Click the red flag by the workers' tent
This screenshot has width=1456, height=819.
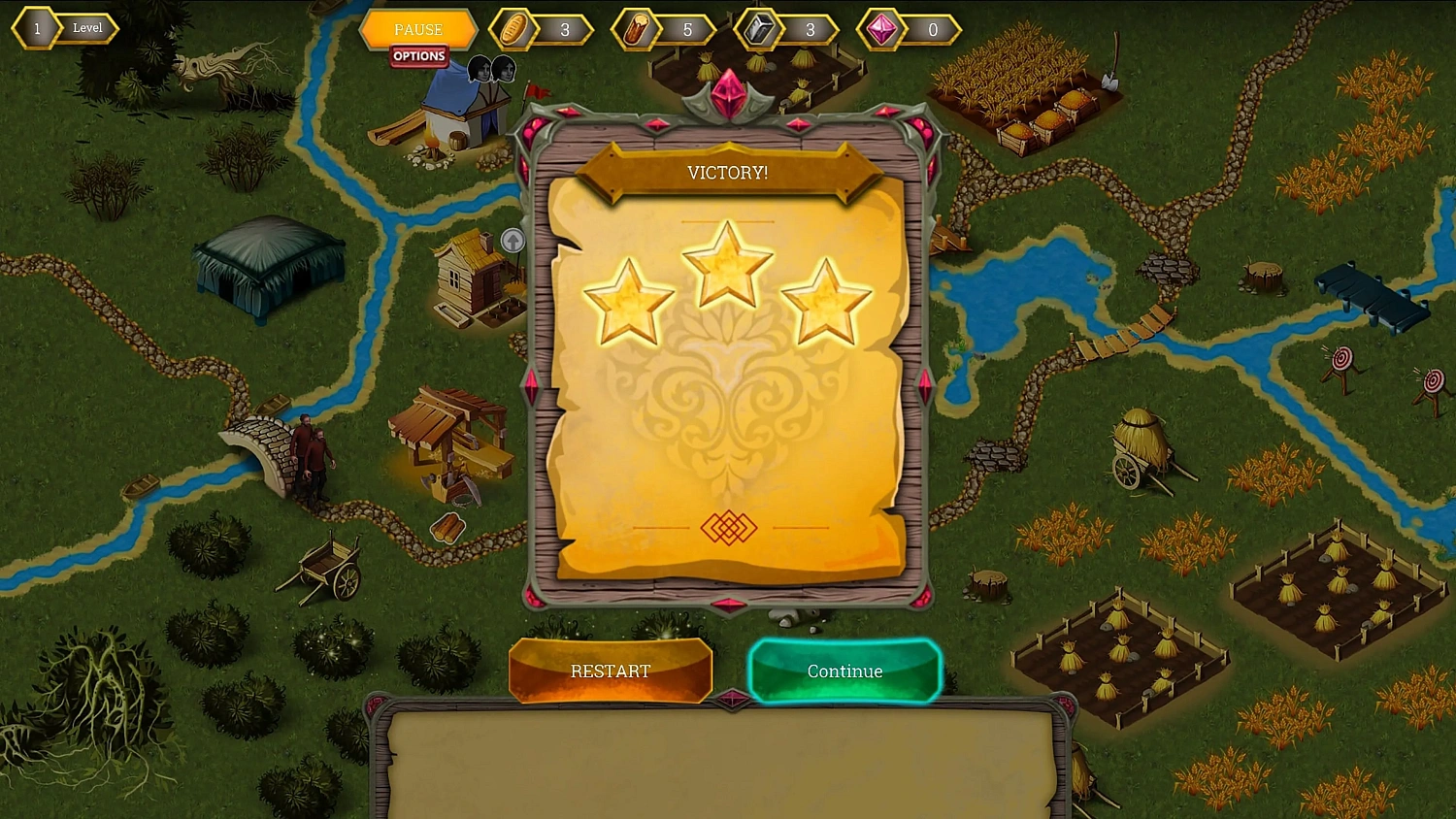coord(540,91)
